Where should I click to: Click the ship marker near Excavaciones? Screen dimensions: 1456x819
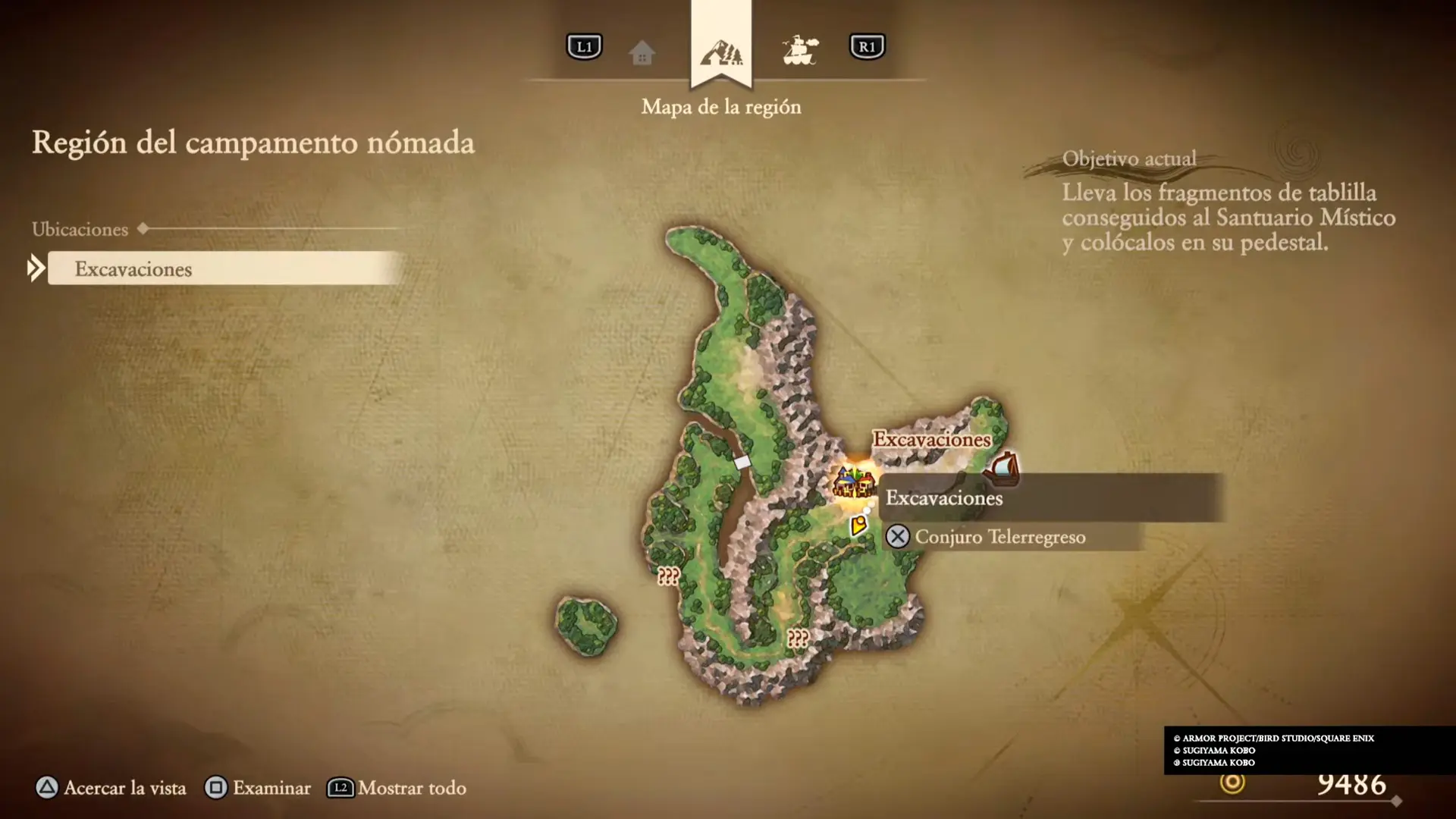tap(1003, 467)
